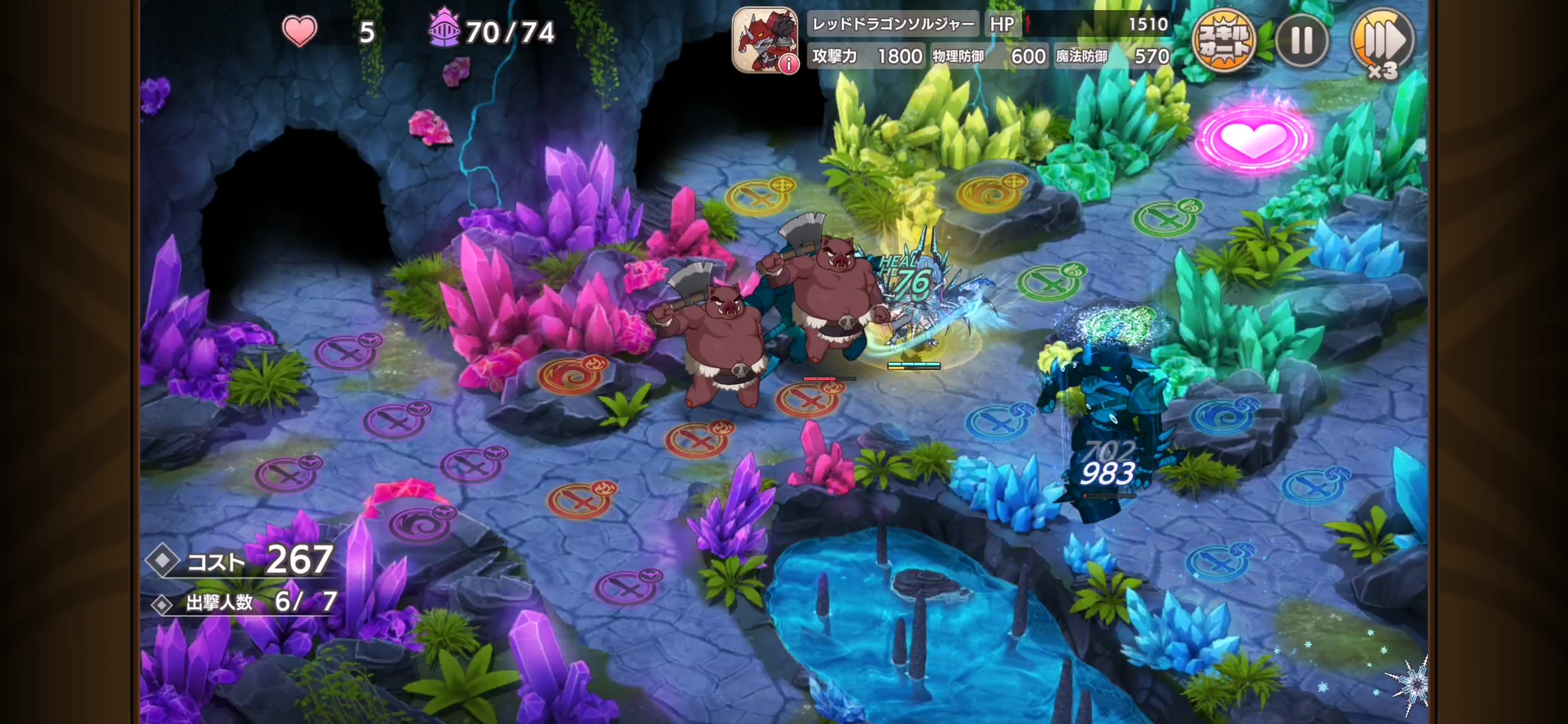Select the yellow sword deployment tile
The height and width of the screenshot is (724, 1568).
[x=759, y=196]
